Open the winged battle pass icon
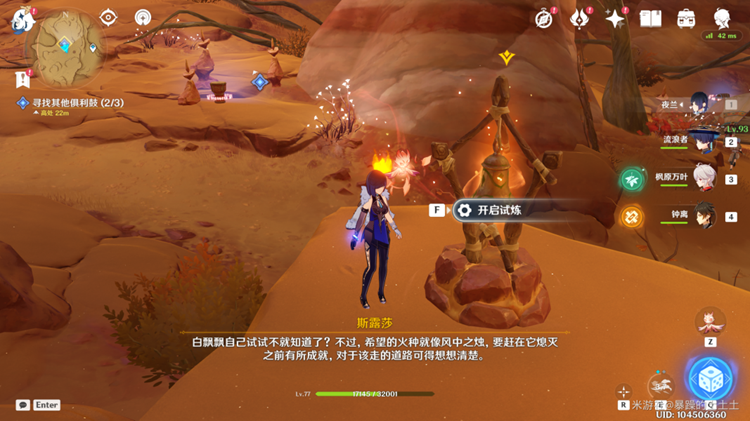The height and width of the screenshot is (421, 750). 580,19
